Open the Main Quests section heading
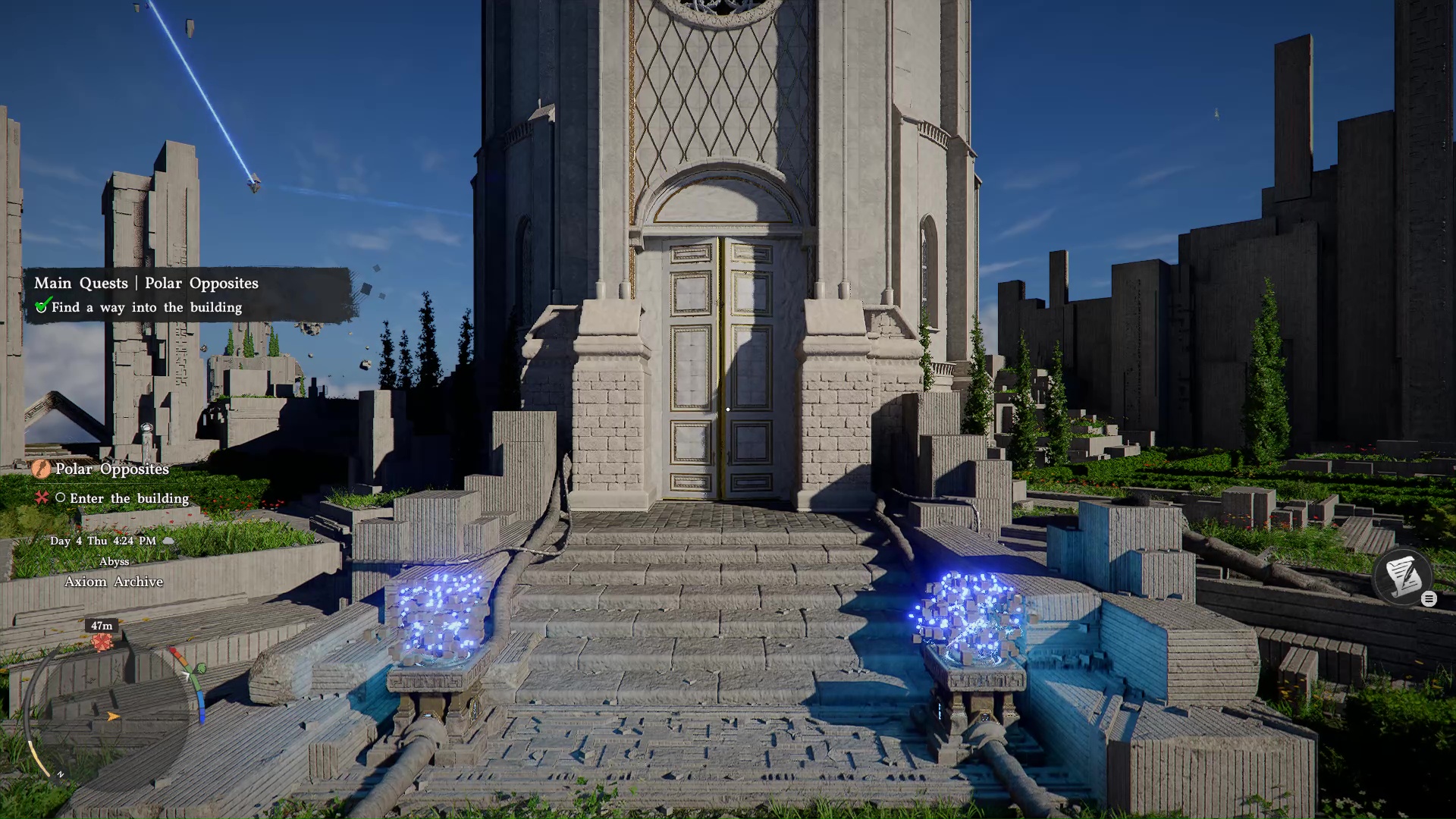Image resolution: width=1456 pixels, height=819 pixels. 82,283
